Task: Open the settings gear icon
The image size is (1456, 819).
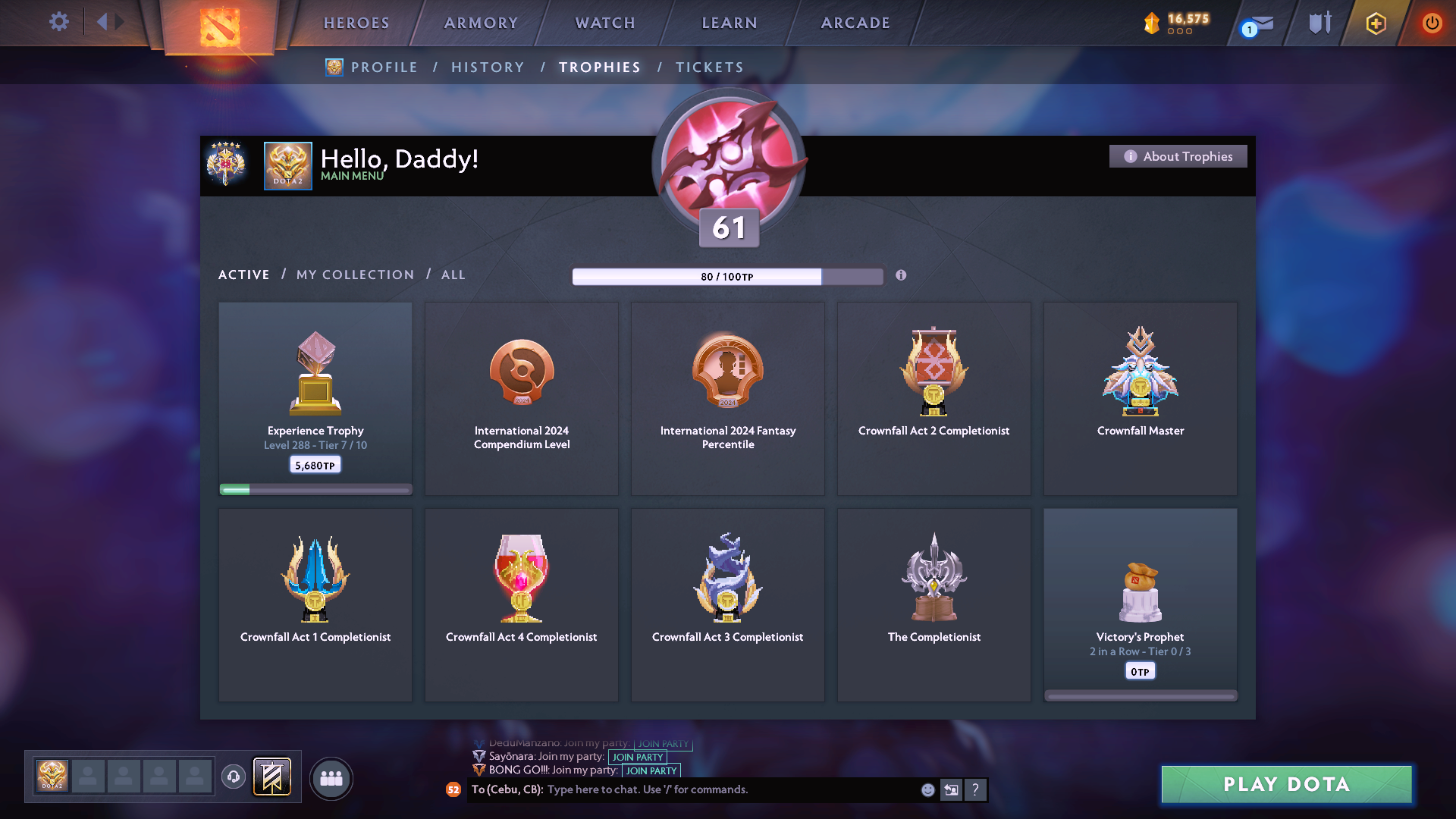Action: (x=59, y=22)
